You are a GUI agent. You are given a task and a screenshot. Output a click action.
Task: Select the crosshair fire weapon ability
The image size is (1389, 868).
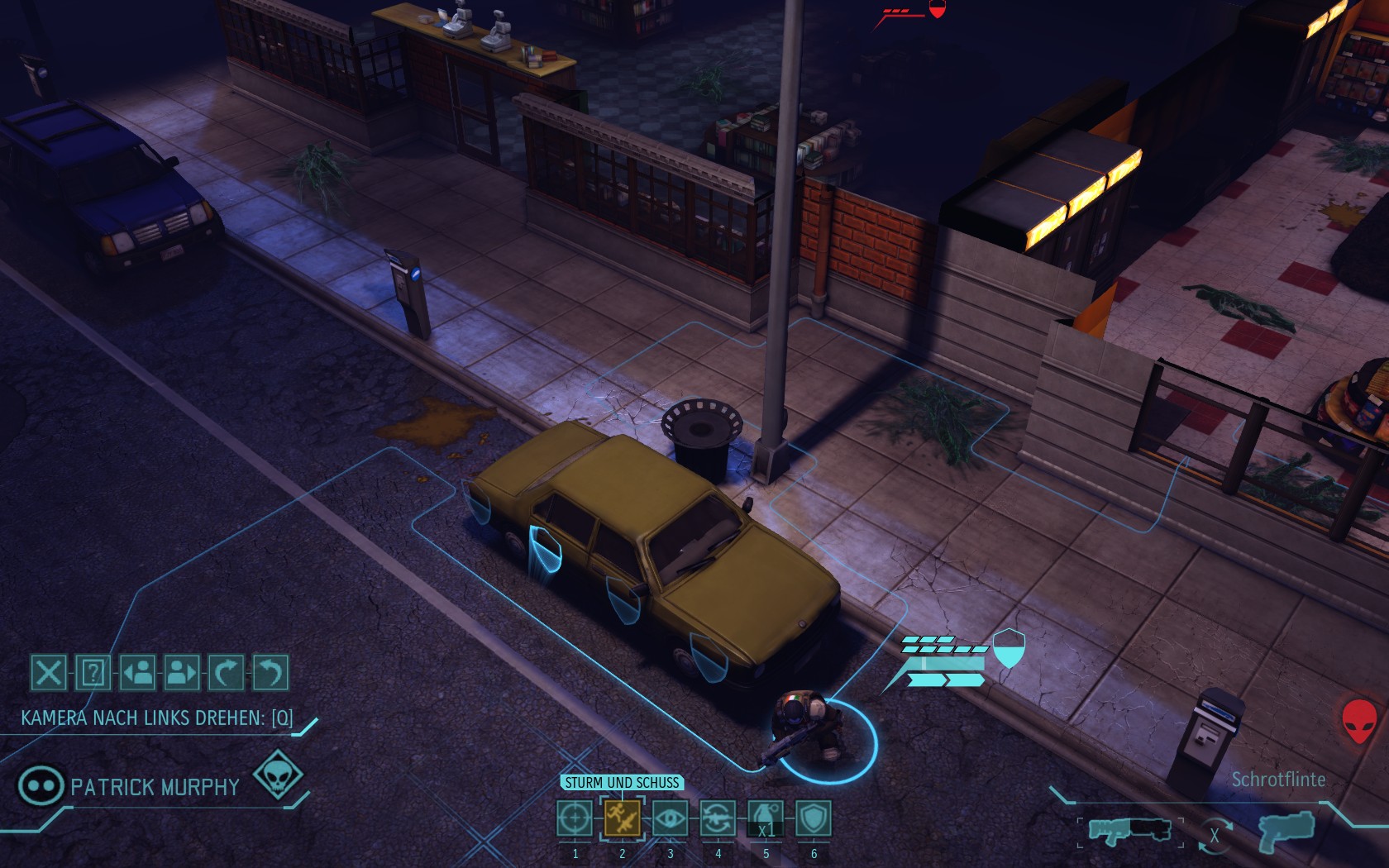575,819
